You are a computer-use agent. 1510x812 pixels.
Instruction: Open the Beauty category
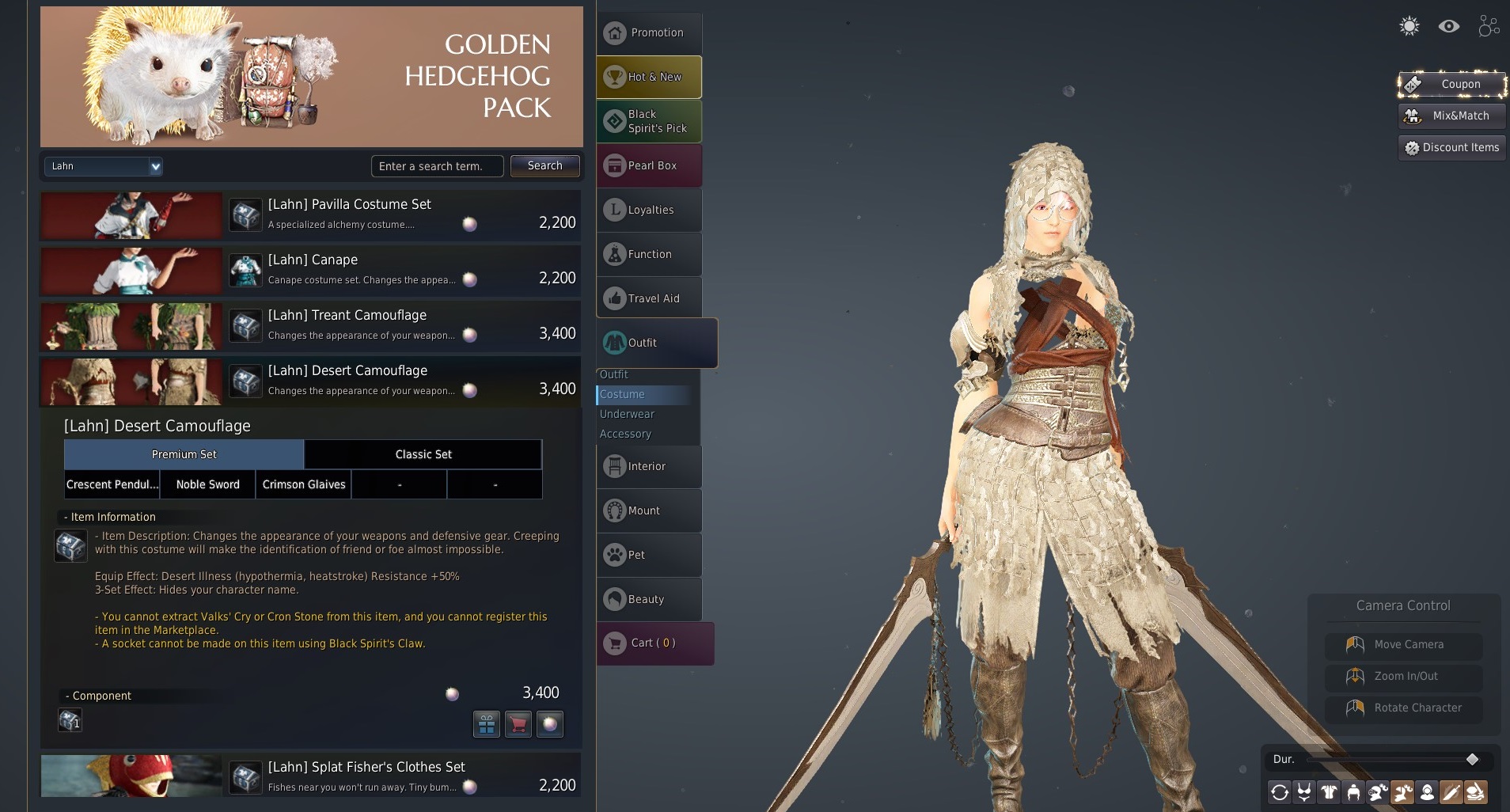click(x=649, y=600)
